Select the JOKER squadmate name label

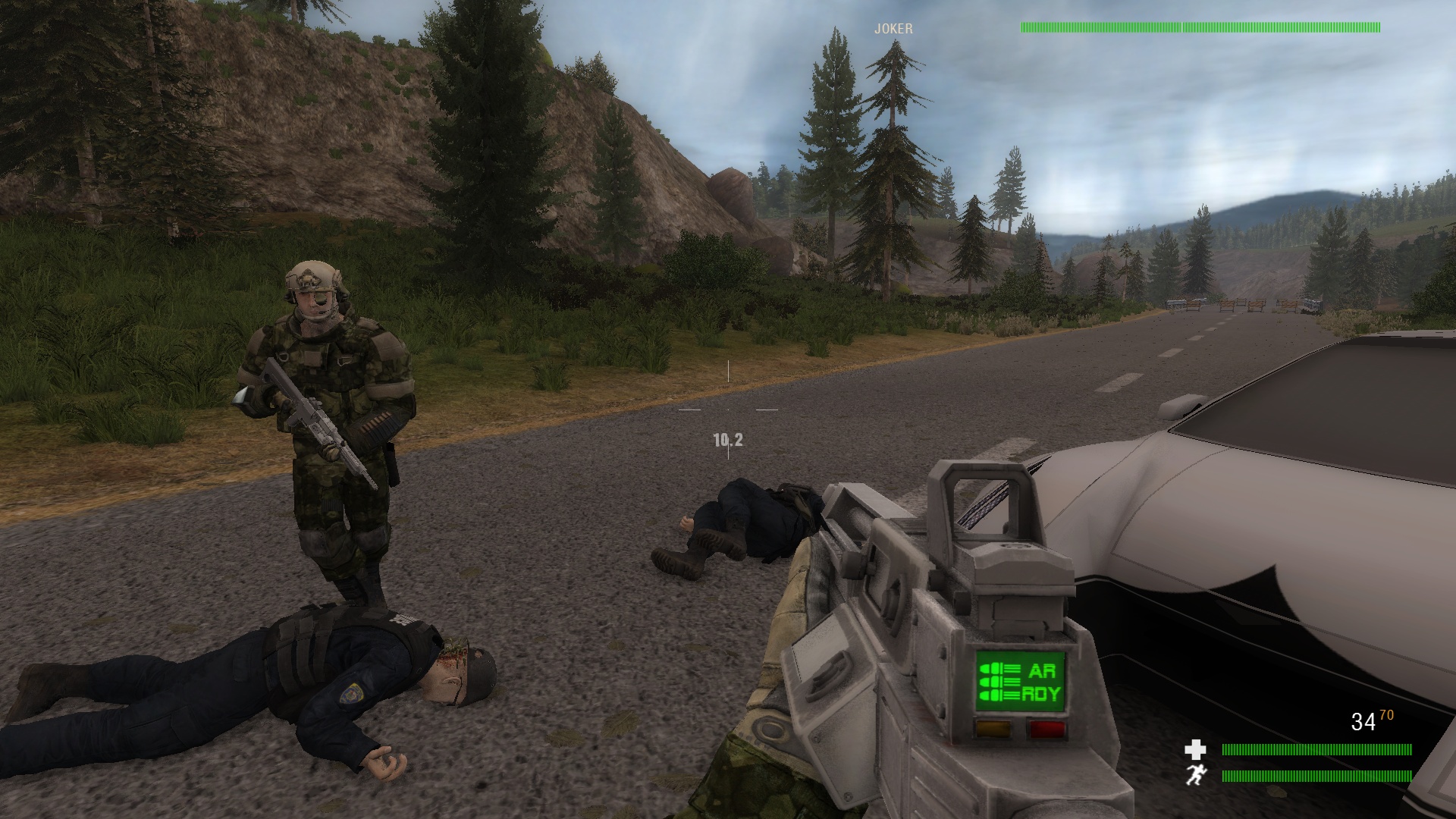(x=893, y=29)
